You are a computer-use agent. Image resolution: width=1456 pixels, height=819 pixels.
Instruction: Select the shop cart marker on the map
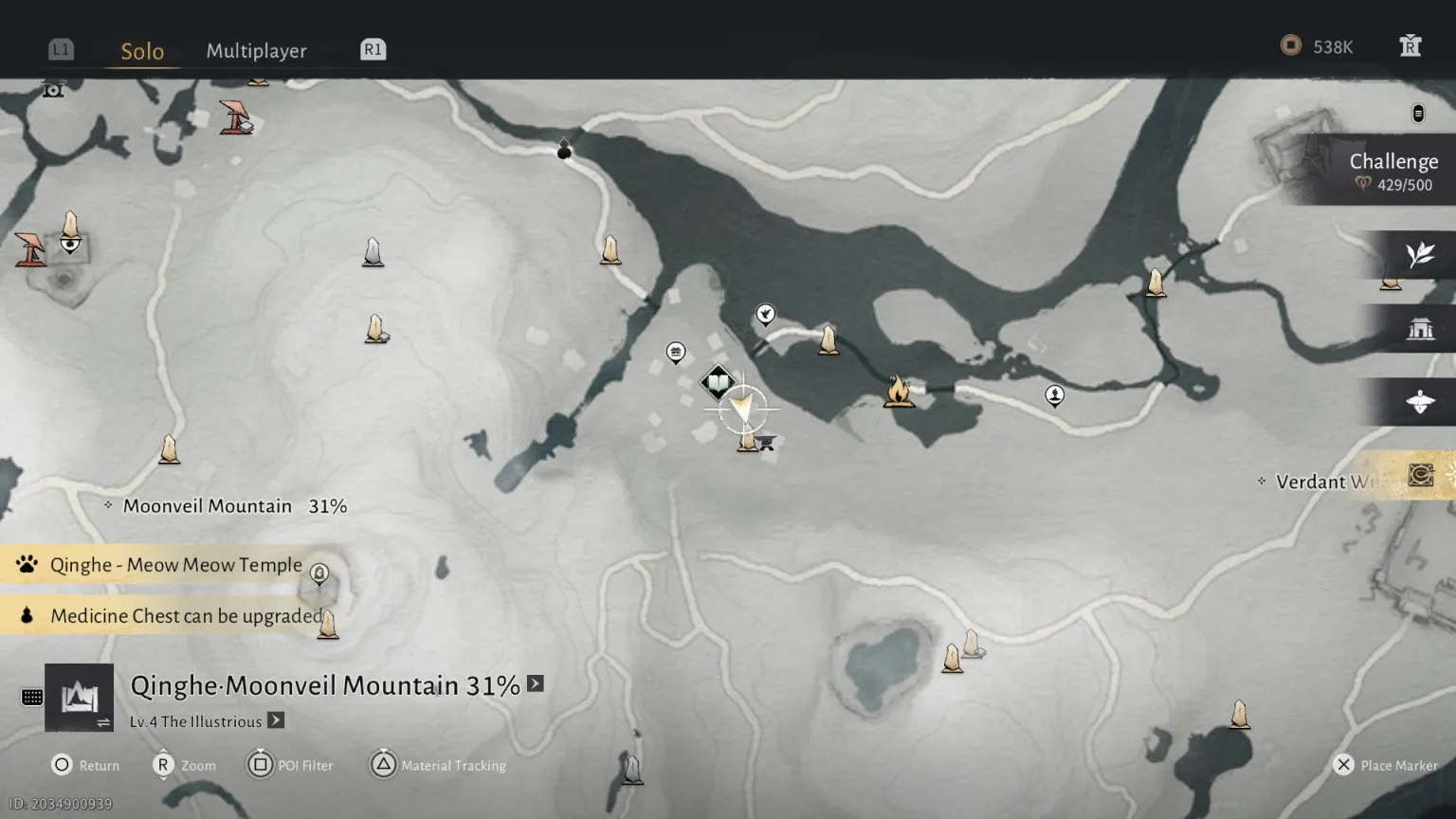[x=767, y=442]
